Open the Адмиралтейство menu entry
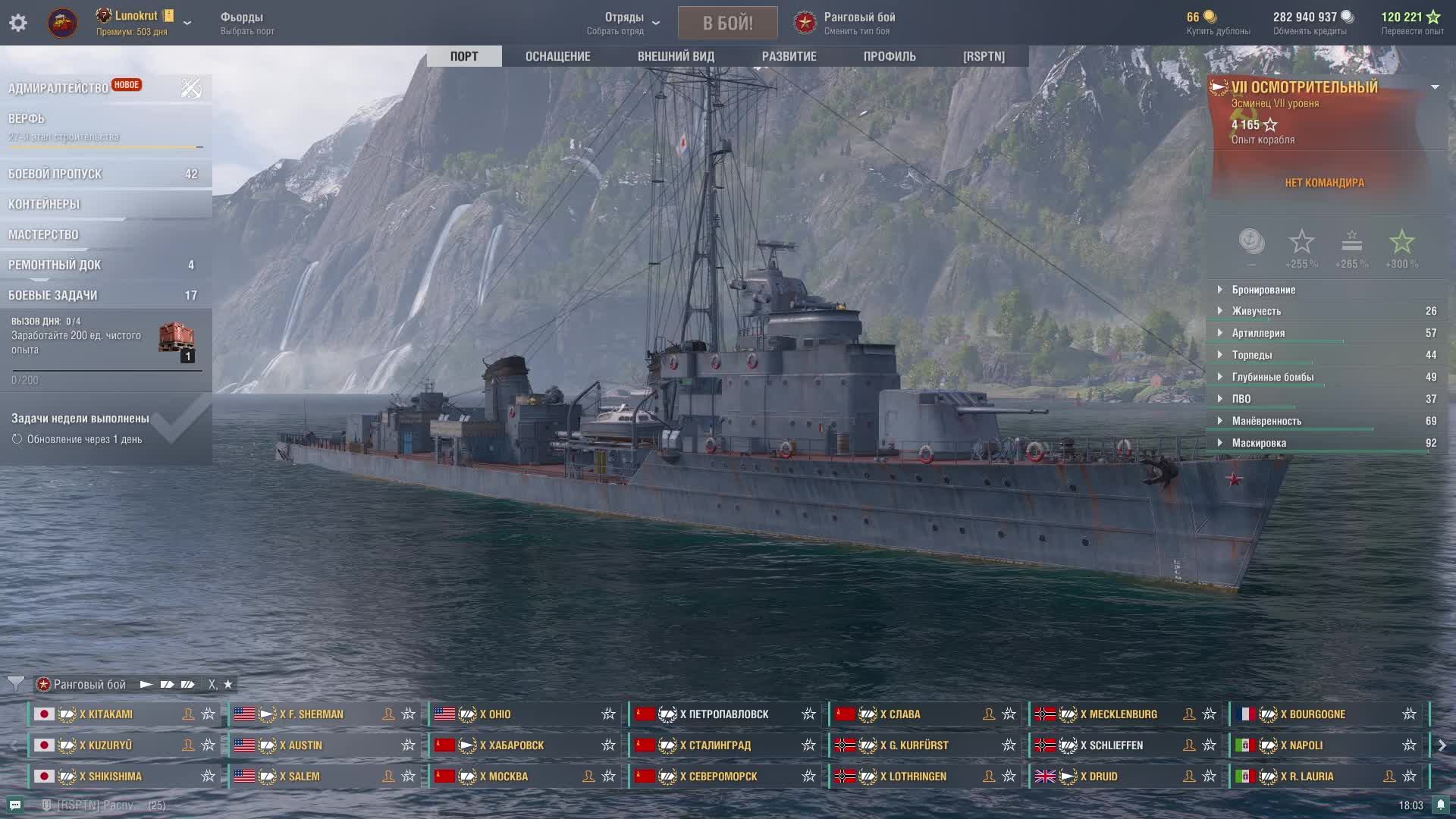Image resolution: width=1456 pixels, height=819 pixels. pyautogui.click(x=58, y=88)
